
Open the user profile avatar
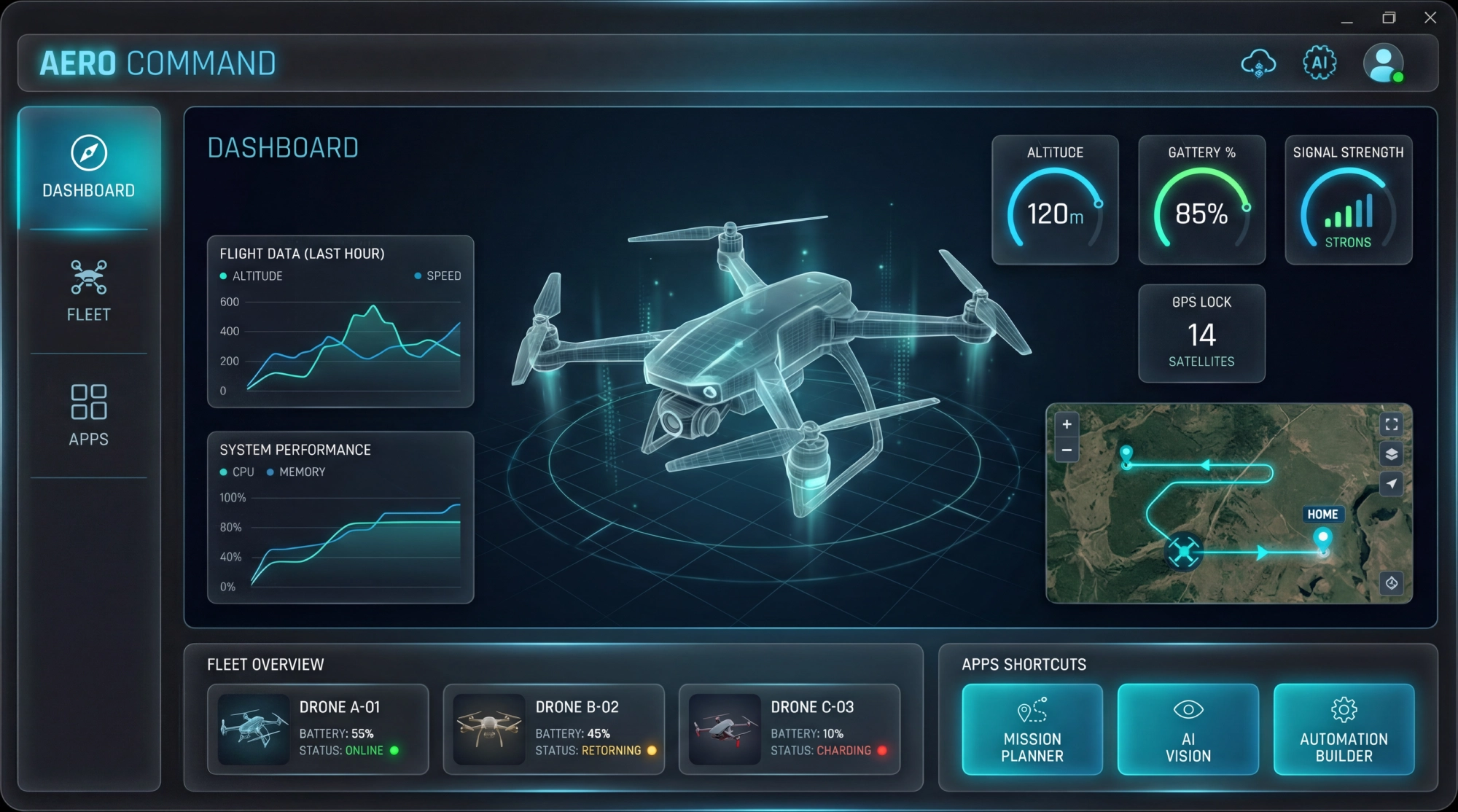tap(1383, 63)
